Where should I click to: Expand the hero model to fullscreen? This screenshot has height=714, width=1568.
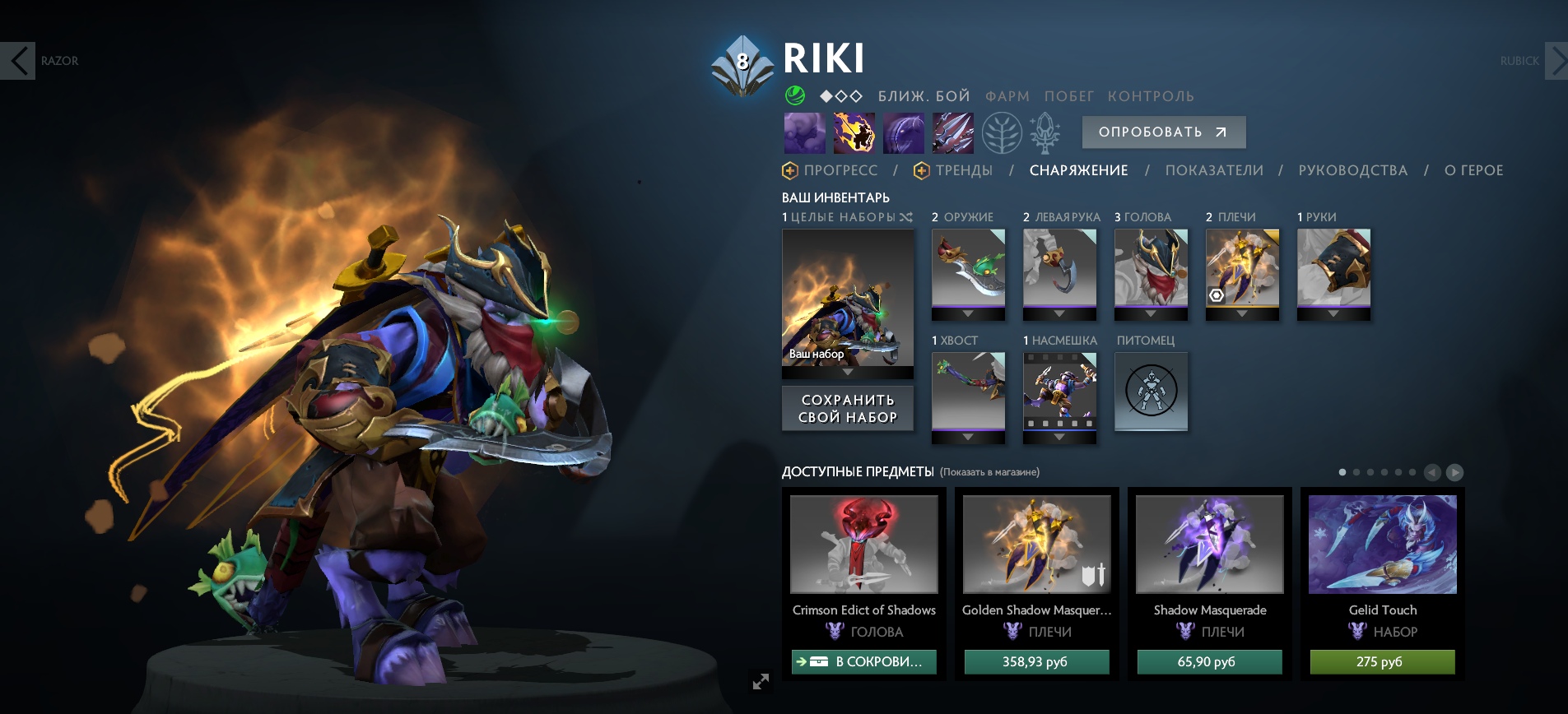(x=761, y=681)
